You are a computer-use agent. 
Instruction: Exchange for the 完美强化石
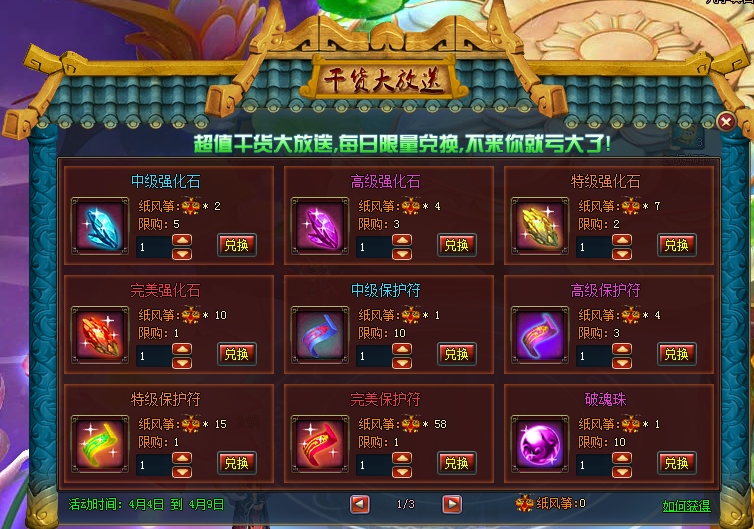237,354
